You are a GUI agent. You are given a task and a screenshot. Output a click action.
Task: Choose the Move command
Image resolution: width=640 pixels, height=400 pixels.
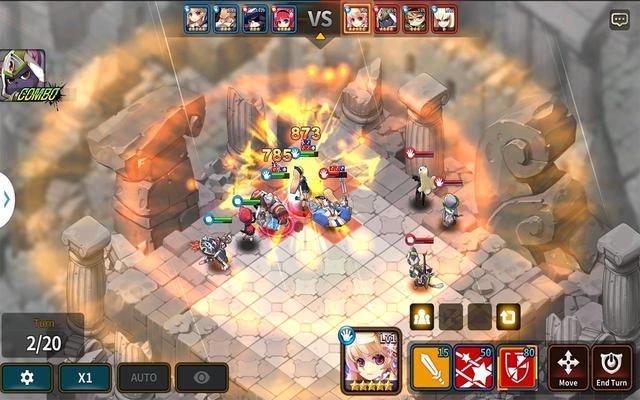pyautogui.click(x=567, y=368)
